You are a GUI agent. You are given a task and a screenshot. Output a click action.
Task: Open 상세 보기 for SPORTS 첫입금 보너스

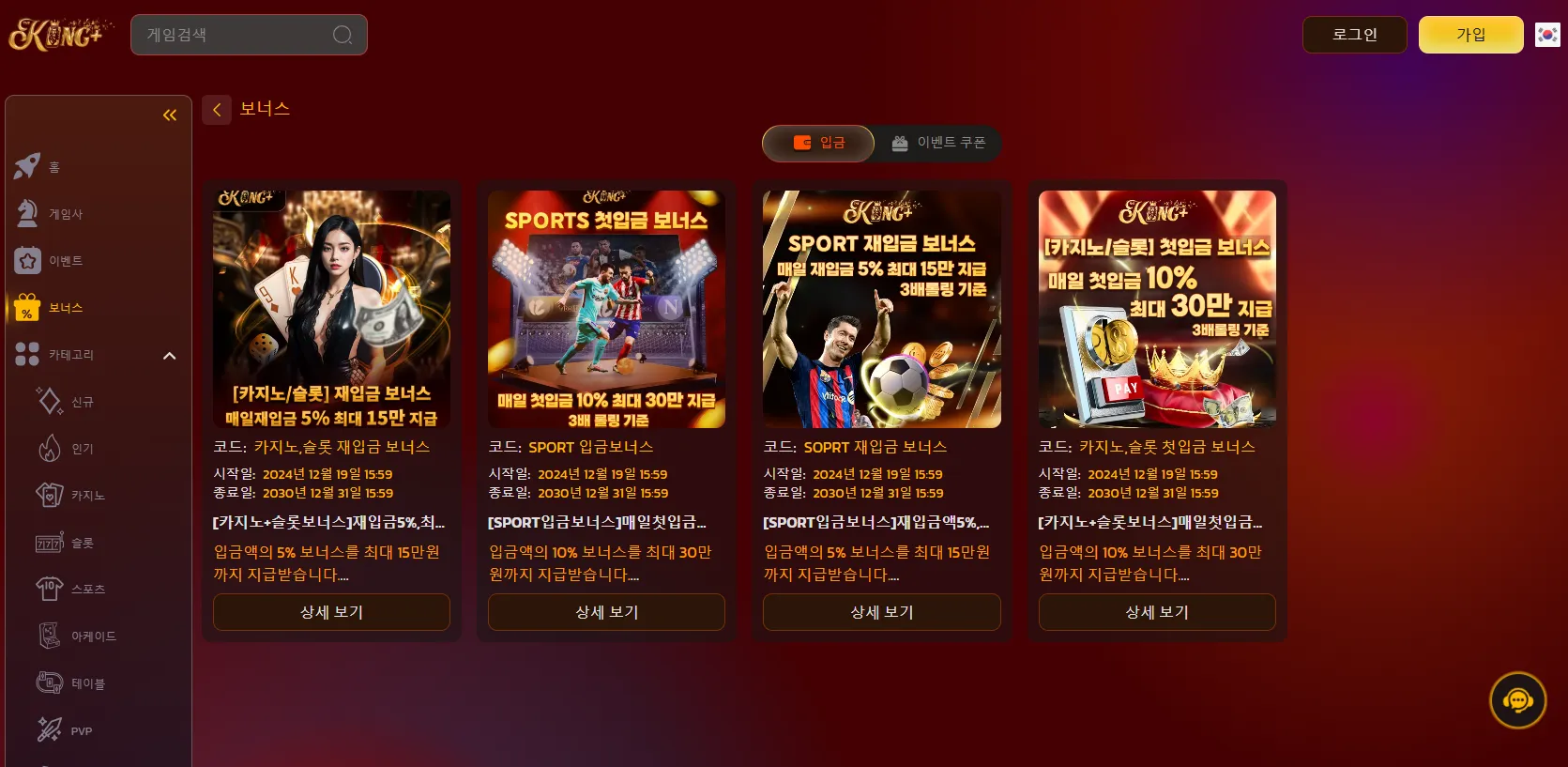(x=605, y=612)
